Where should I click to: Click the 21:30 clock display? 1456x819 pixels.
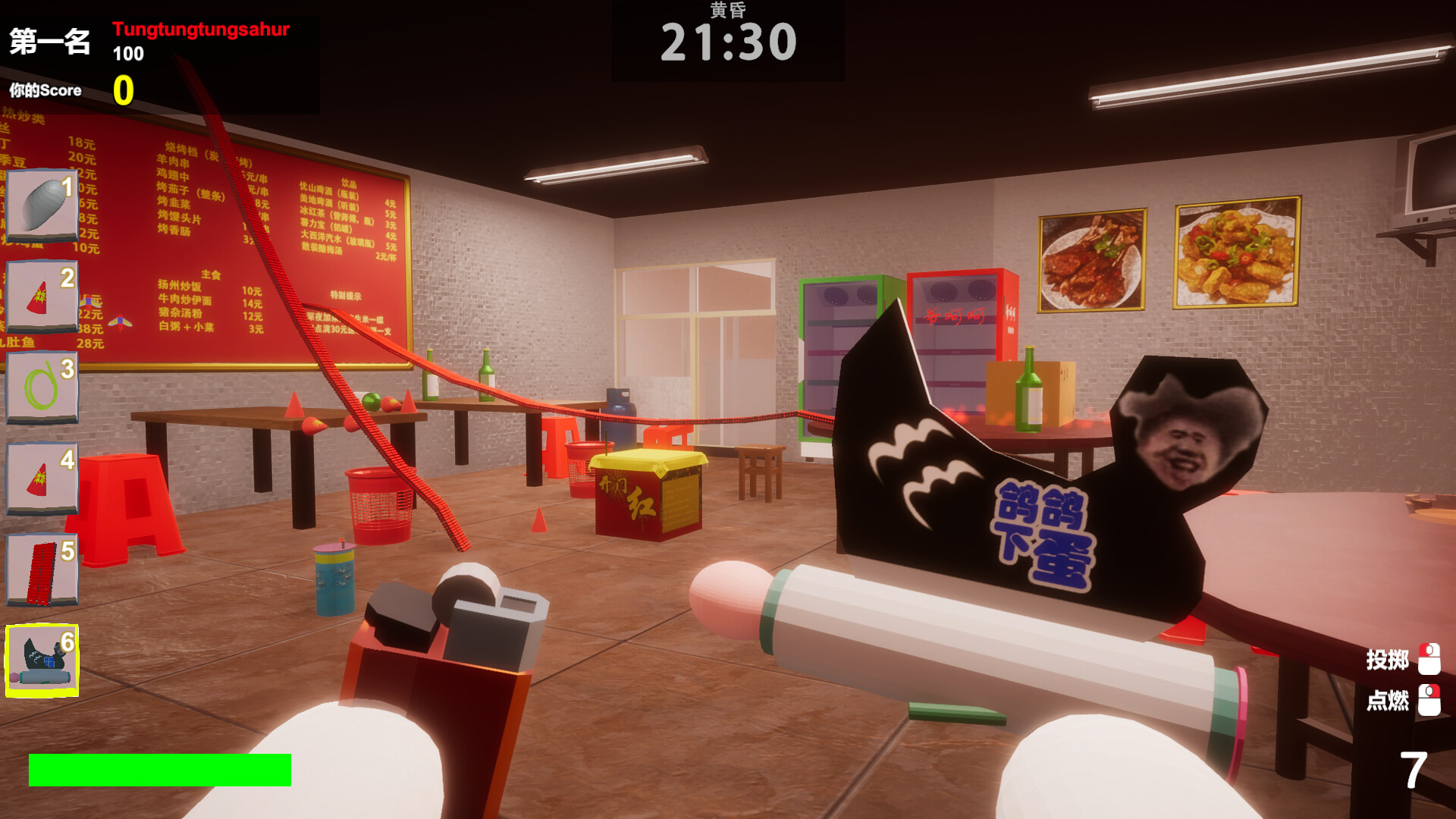pos(730,42)
